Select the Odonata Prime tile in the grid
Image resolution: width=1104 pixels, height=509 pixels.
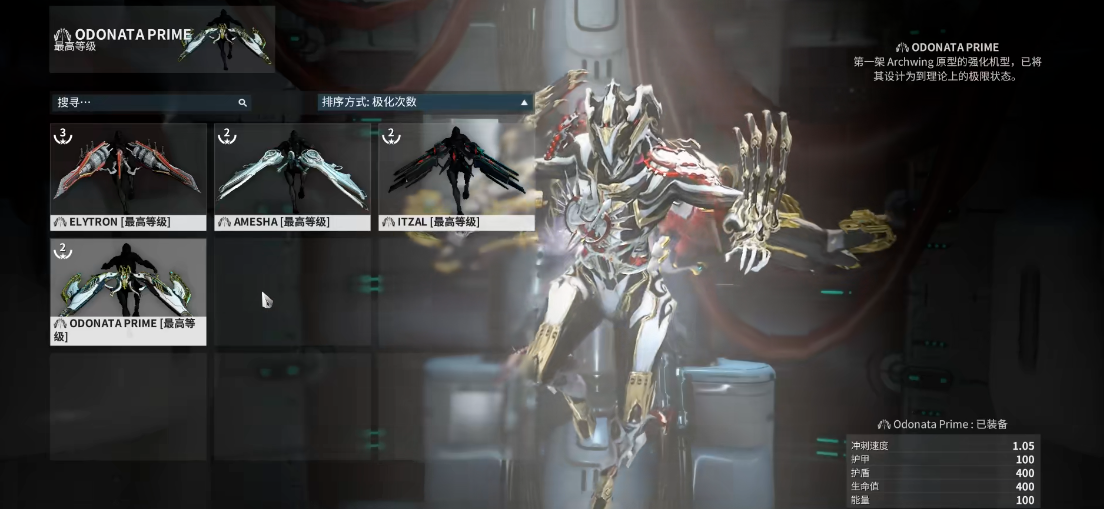click(x=128, y=291)
